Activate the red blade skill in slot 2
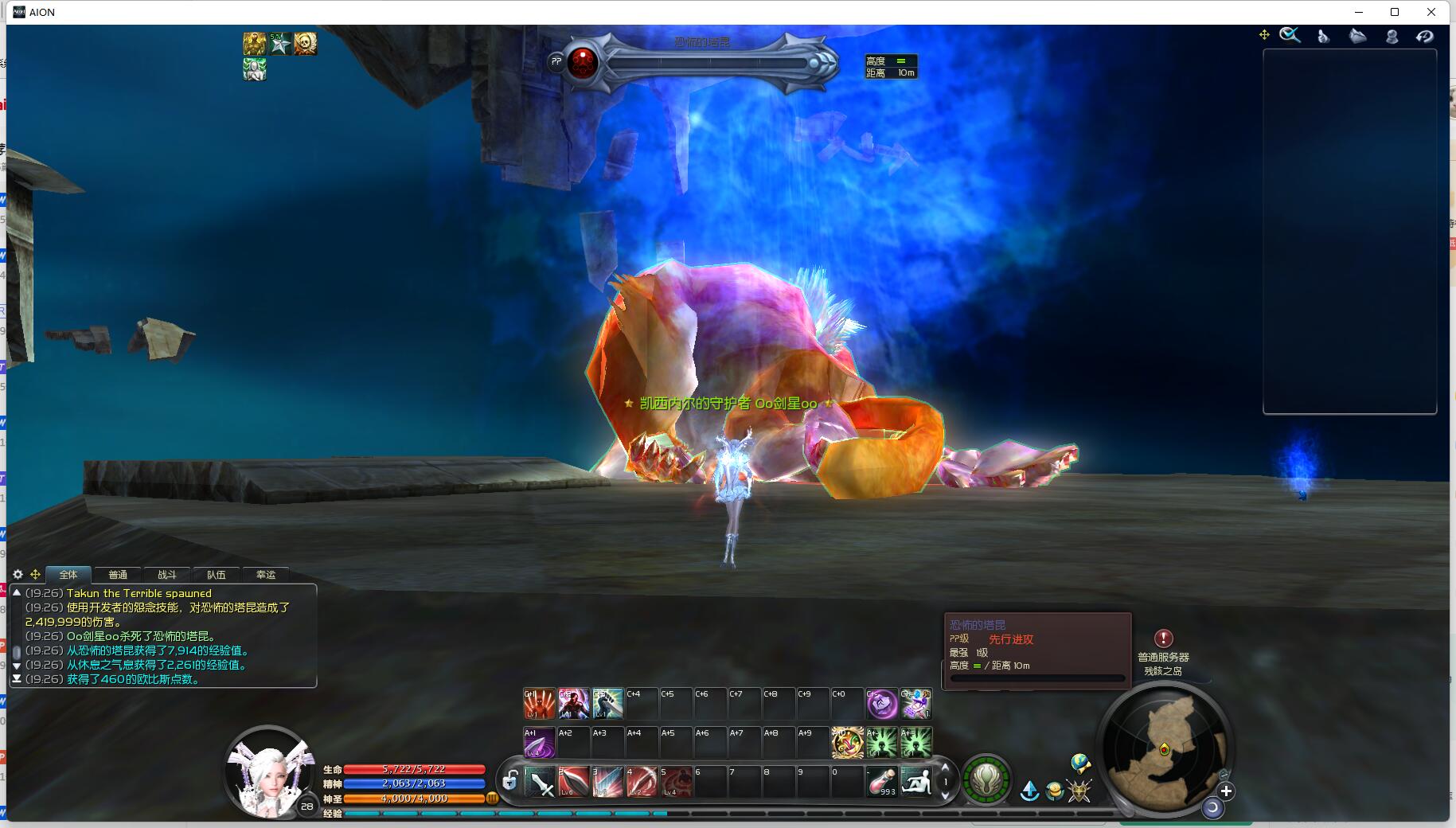Image resolution: width=1456 pixels, height=828 pixels. (574, 782)
